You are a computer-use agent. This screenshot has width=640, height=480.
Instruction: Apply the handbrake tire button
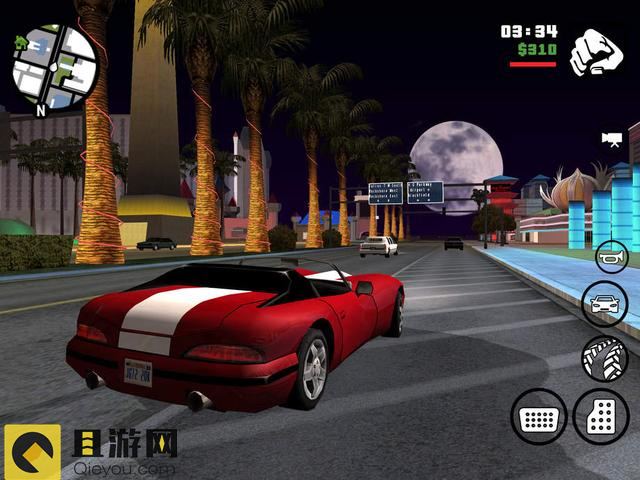(604, 358)
